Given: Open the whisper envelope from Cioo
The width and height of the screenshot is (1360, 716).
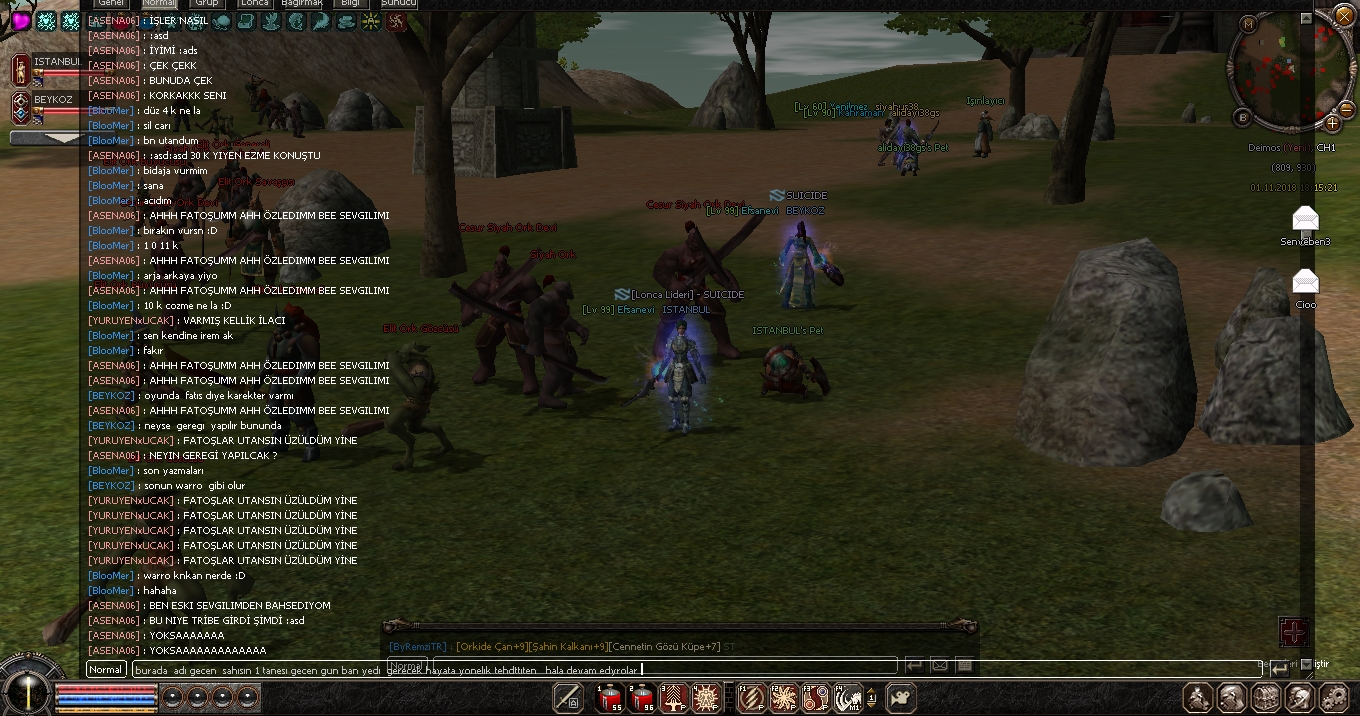Looking at the screenshot, I should point(1305,282).
